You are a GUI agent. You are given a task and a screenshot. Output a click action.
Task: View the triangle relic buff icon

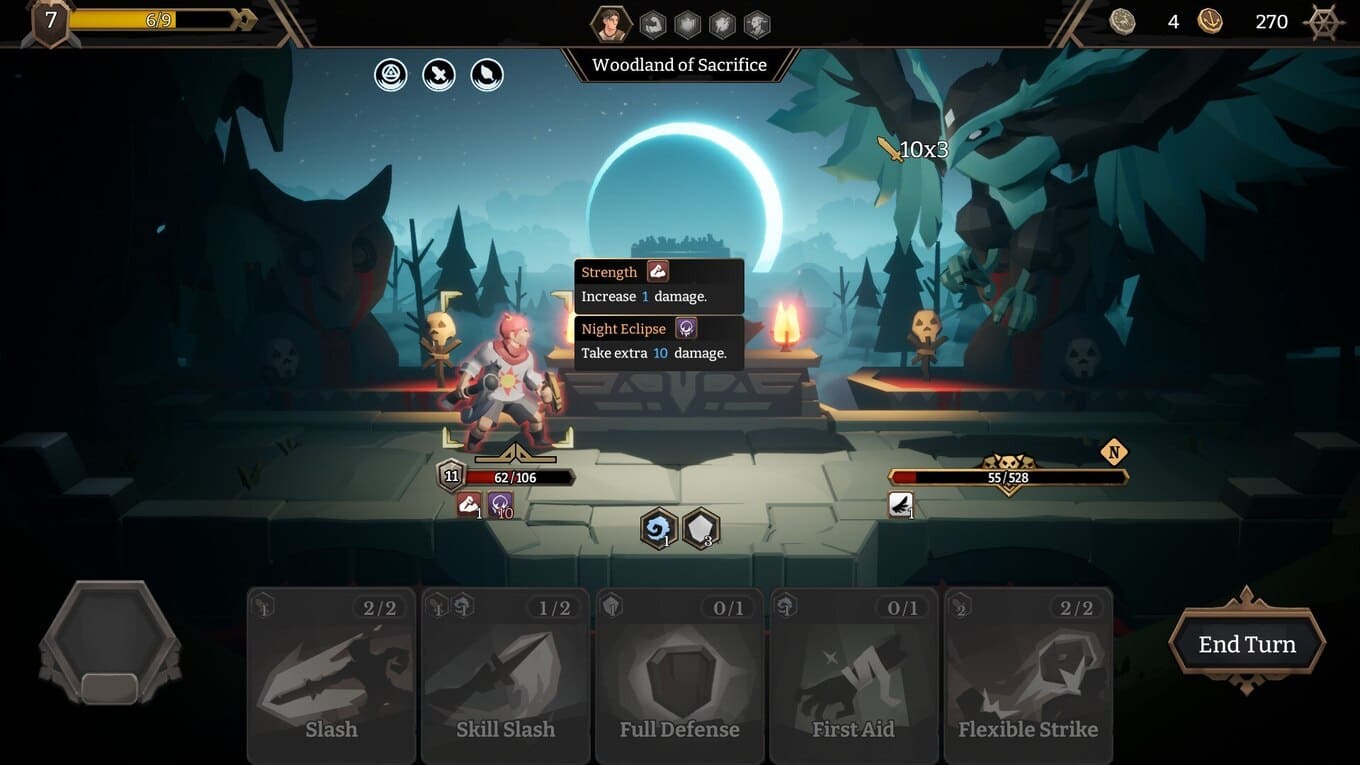click(391, 75)
